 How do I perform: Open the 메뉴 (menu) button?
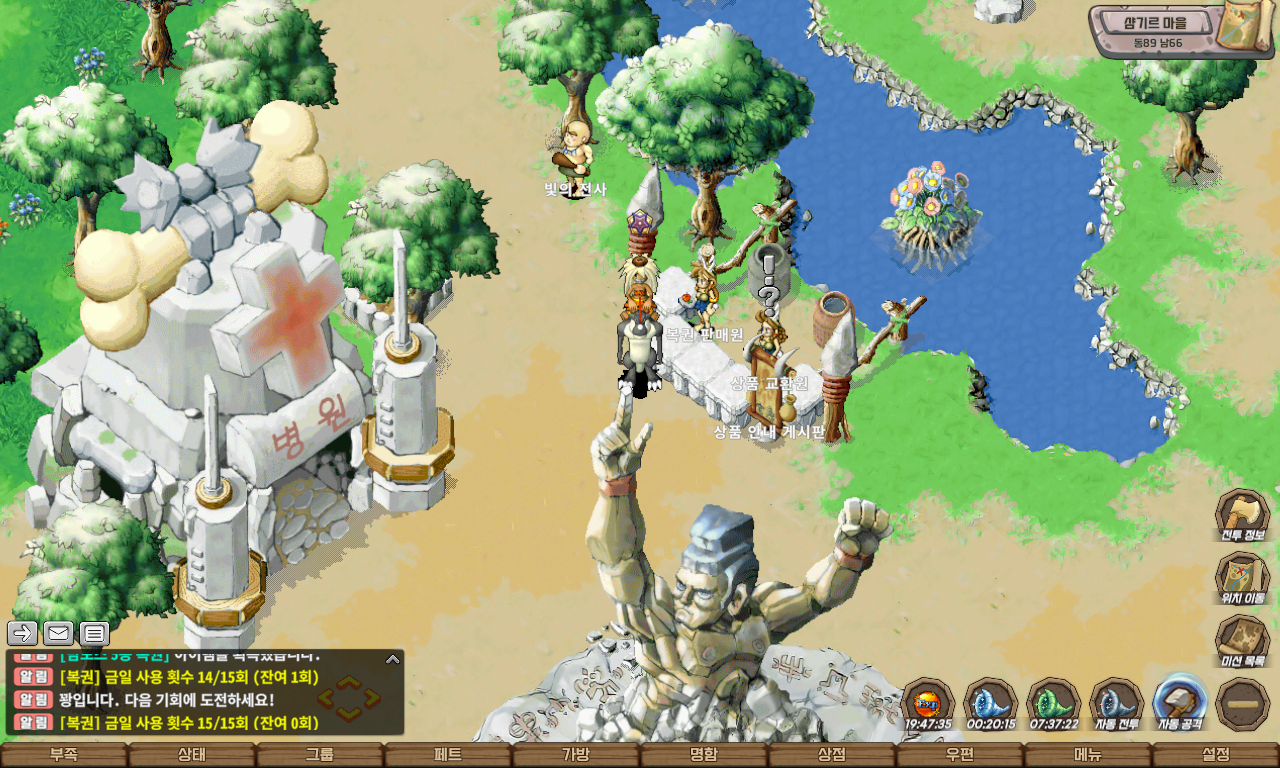coord(1088,755)
